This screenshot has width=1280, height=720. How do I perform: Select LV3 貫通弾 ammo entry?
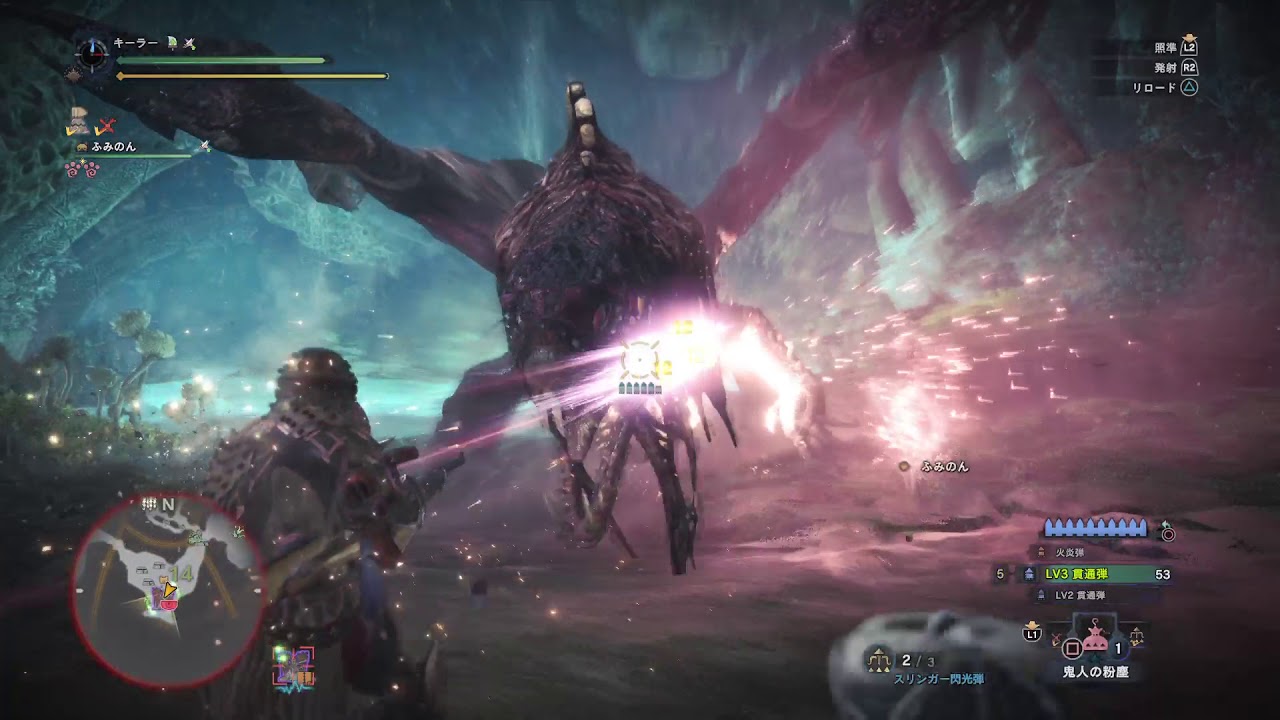coord(1095,575)
